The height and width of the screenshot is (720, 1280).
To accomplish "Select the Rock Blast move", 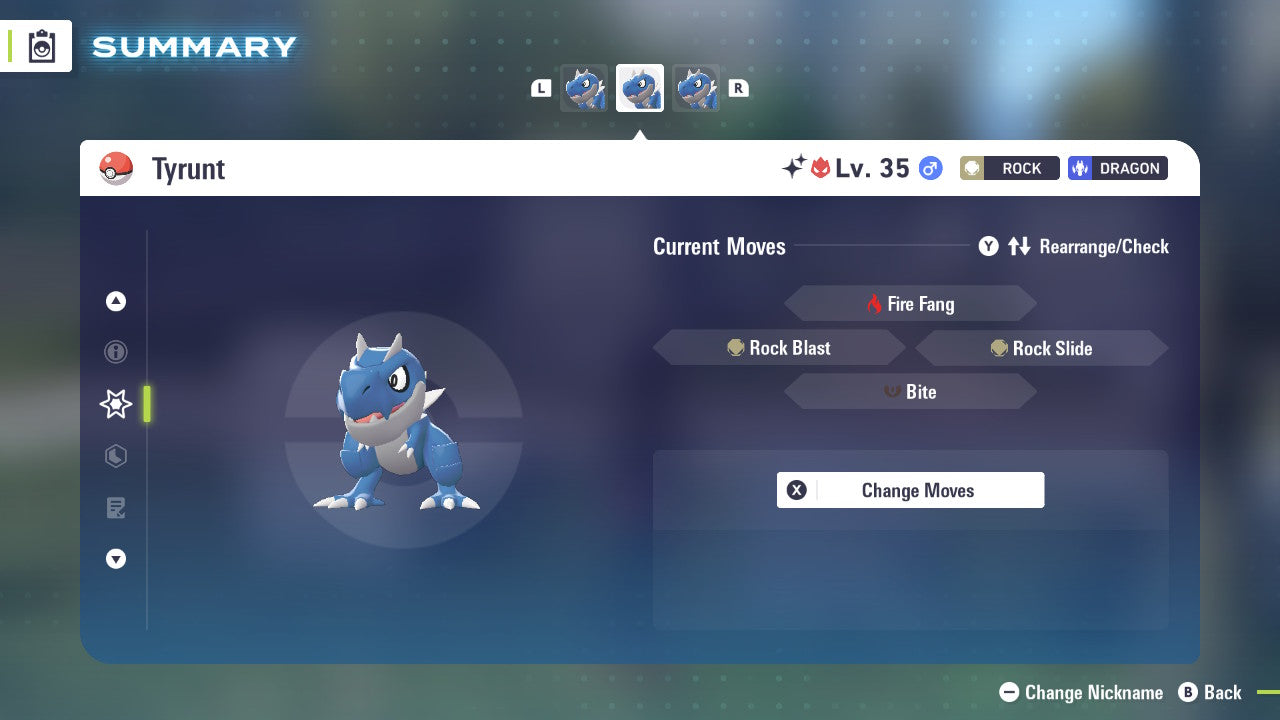I will (x=780, y=347).
